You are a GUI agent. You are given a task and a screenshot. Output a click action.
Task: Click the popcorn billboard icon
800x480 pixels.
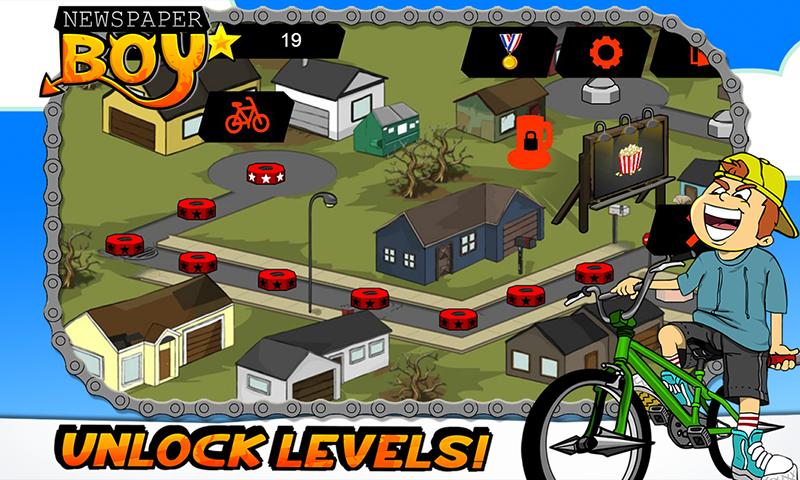(x=629, y=158)
